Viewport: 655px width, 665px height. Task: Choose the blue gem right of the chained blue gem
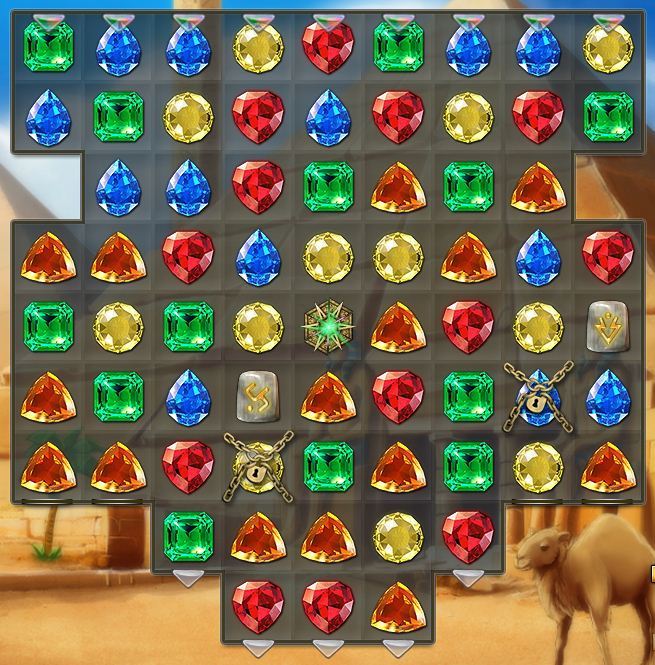(607, 396)
